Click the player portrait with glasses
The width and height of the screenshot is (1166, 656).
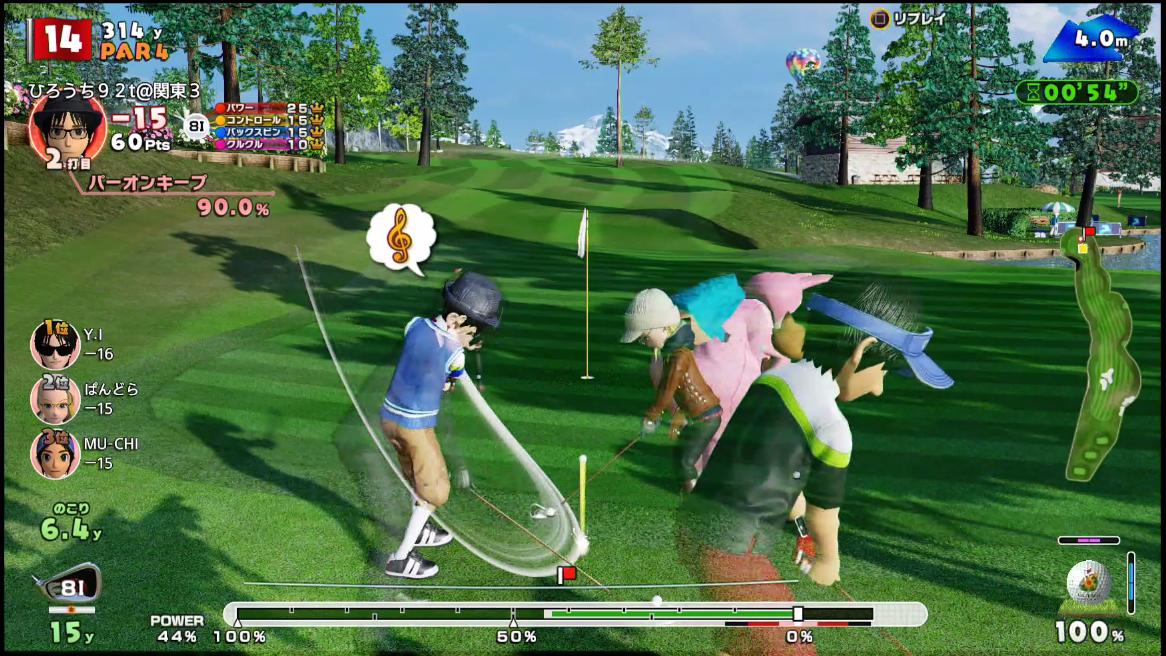pos(67,128)
